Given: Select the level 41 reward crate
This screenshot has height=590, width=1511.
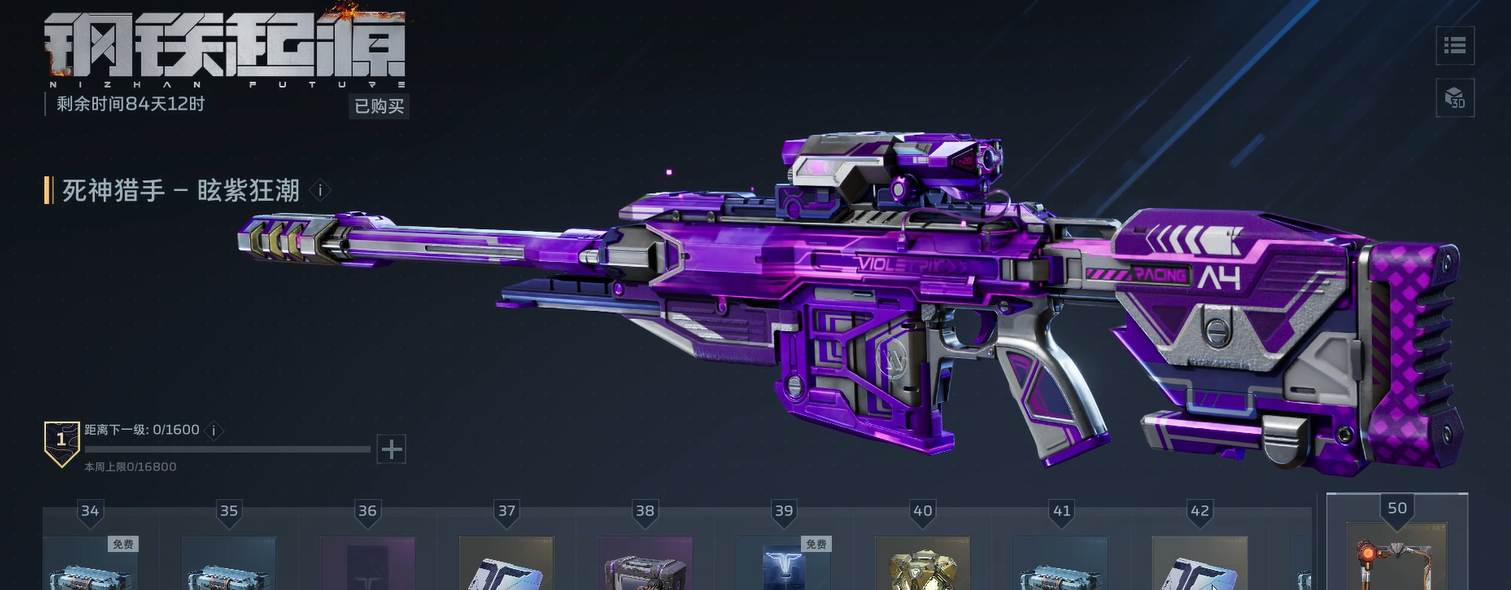Looking at the screenshot, I should pos(1061,564).
